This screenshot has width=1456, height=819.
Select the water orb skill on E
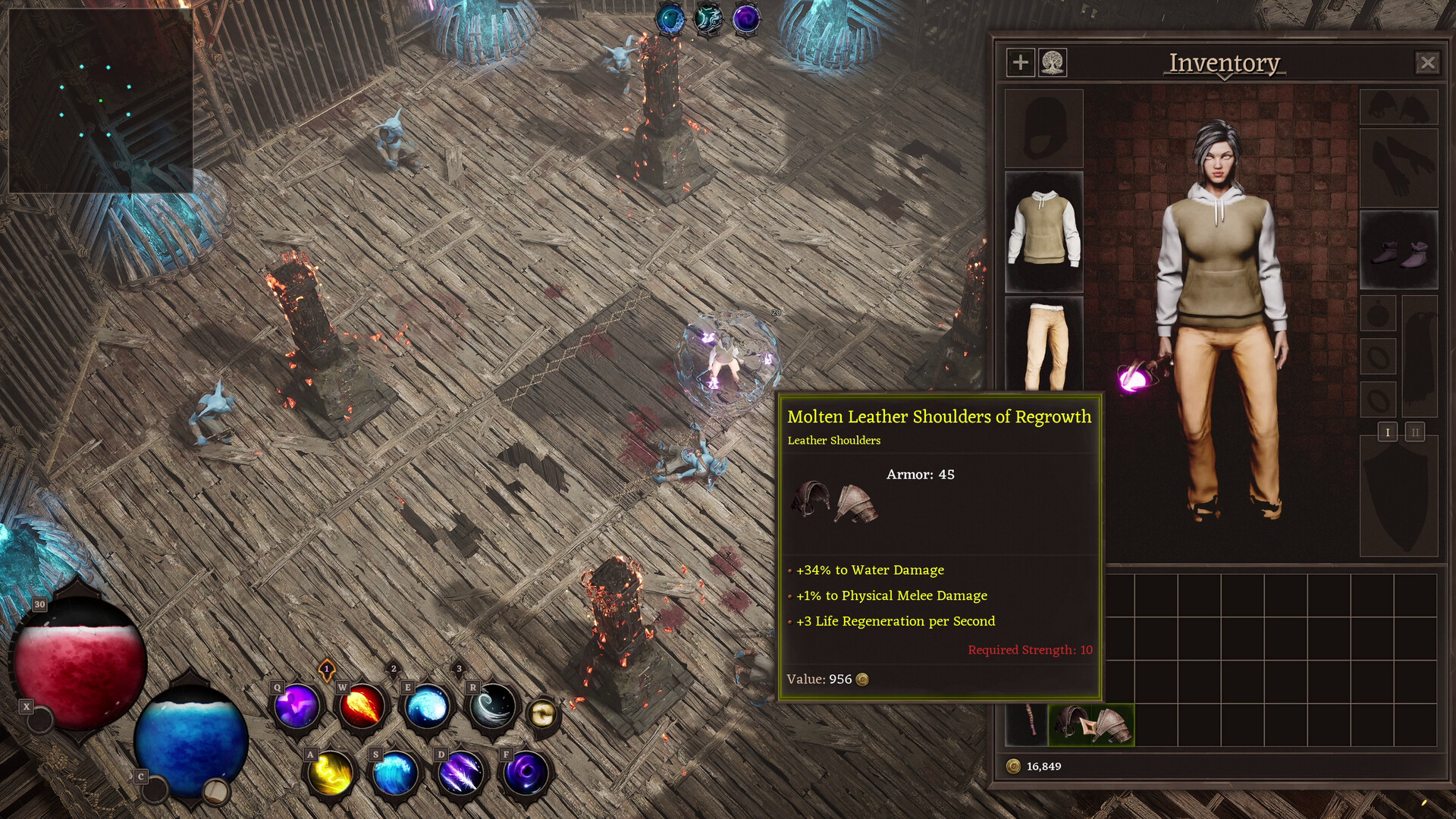click(x=426, y=707)
